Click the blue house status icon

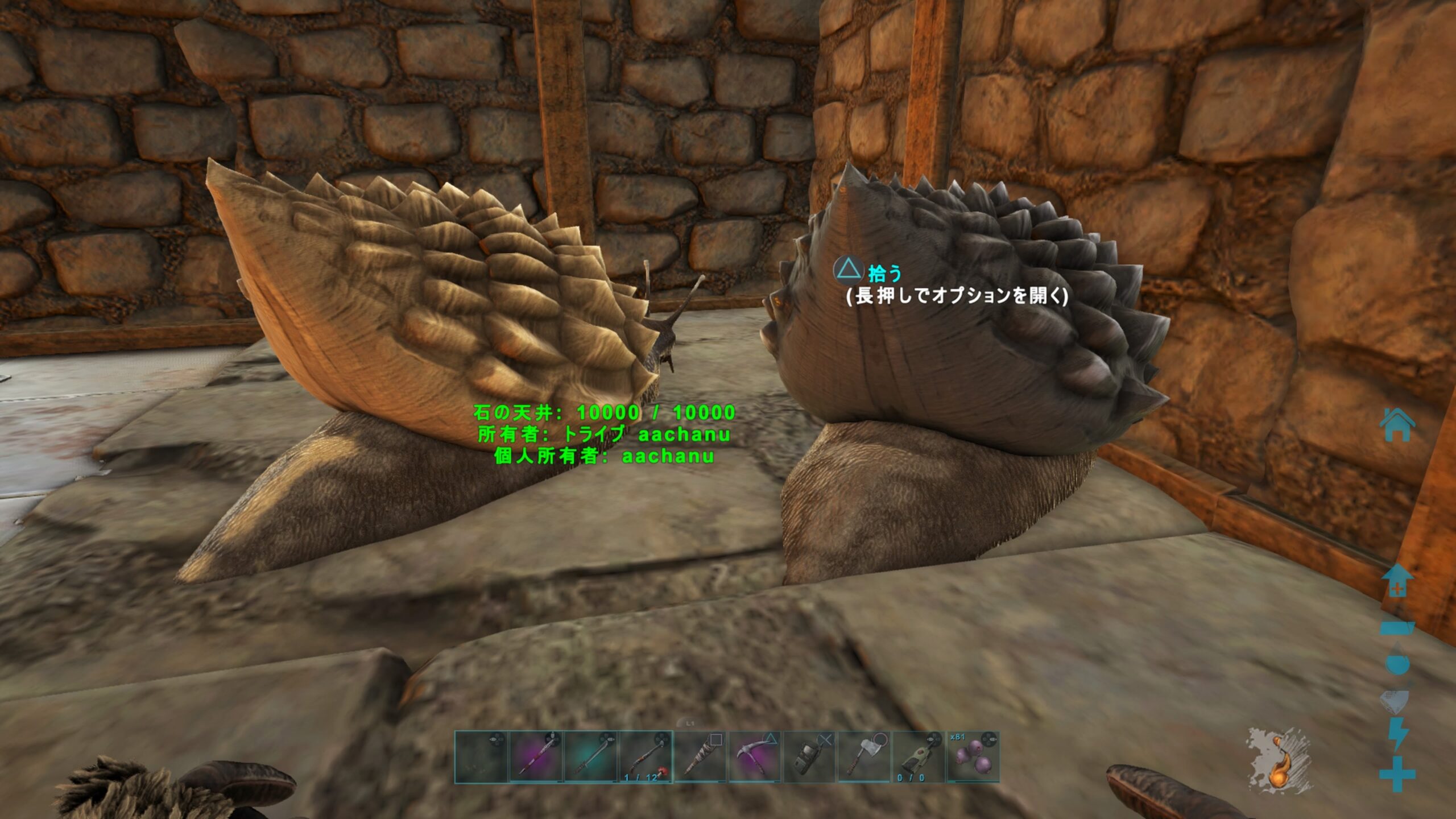(1398, 425)
